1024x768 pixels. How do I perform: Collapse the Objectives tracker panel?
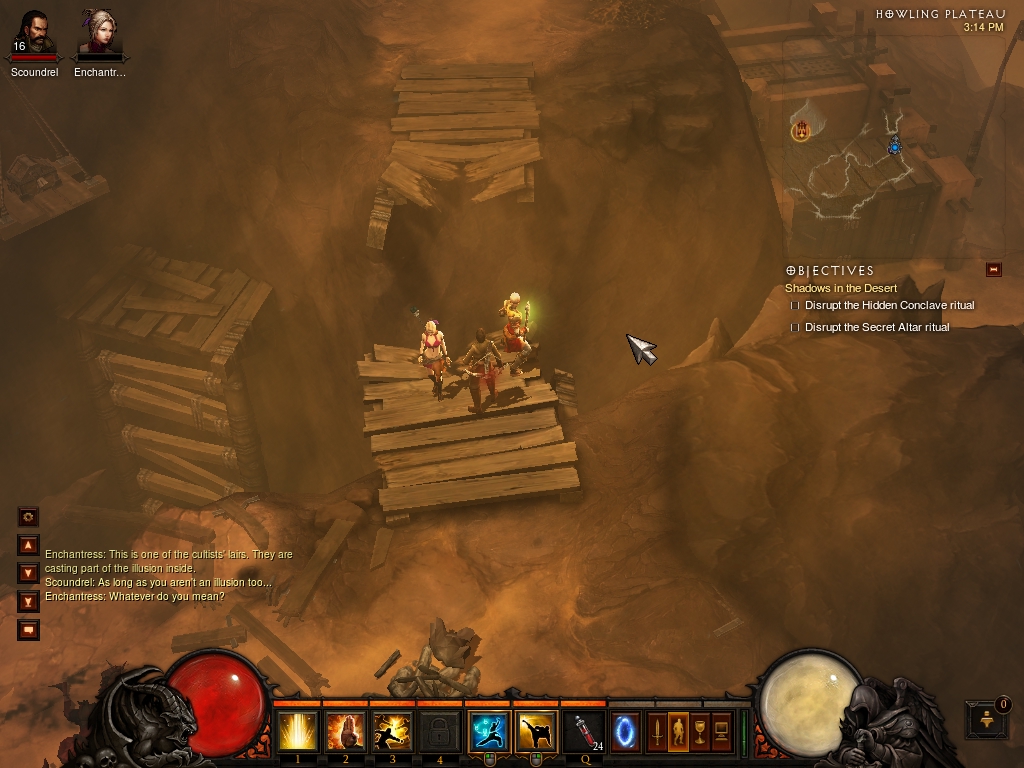[x=993, y=269]
